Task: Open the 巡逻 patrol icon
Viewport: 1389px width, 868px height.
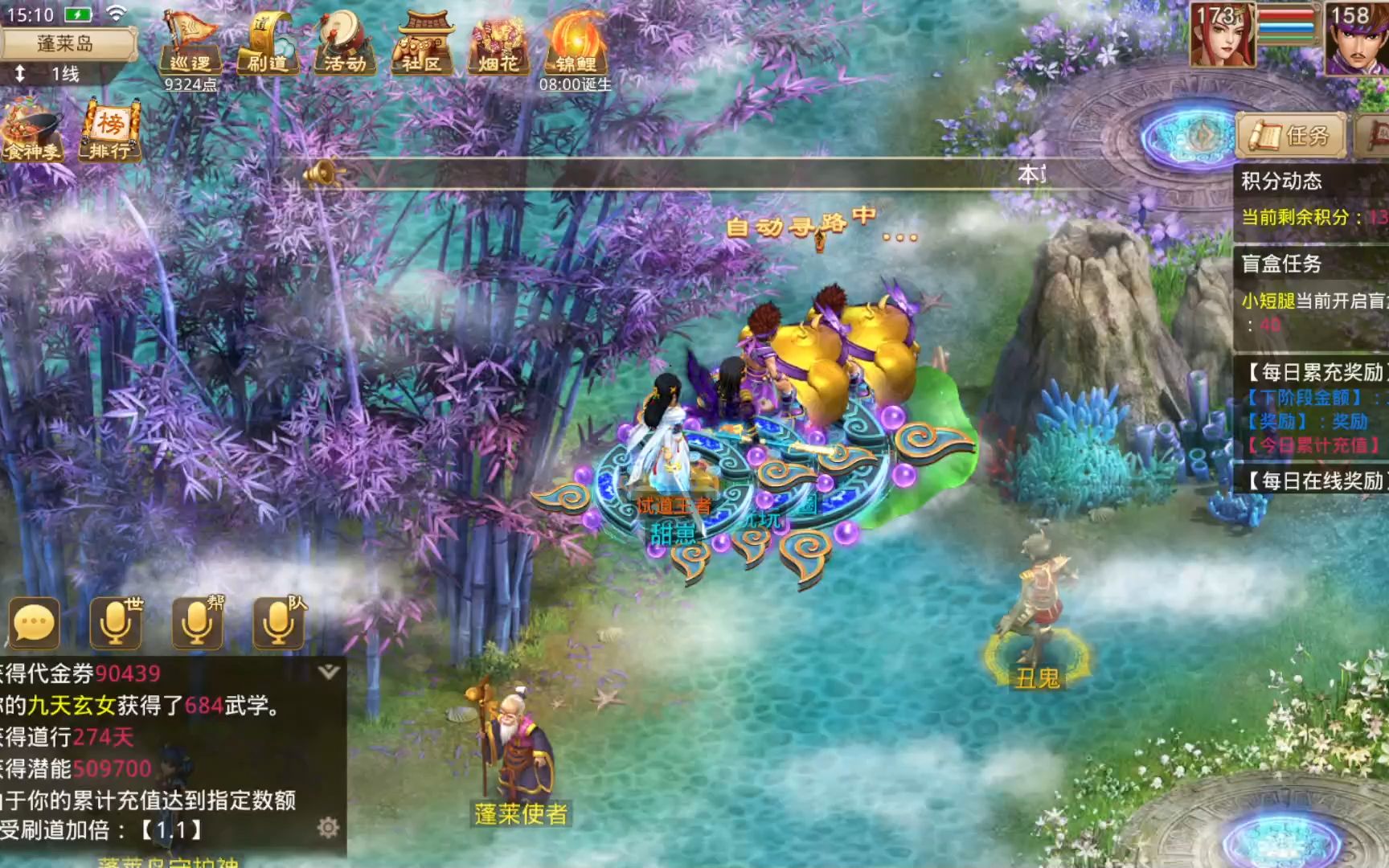Action: (191, 43)
